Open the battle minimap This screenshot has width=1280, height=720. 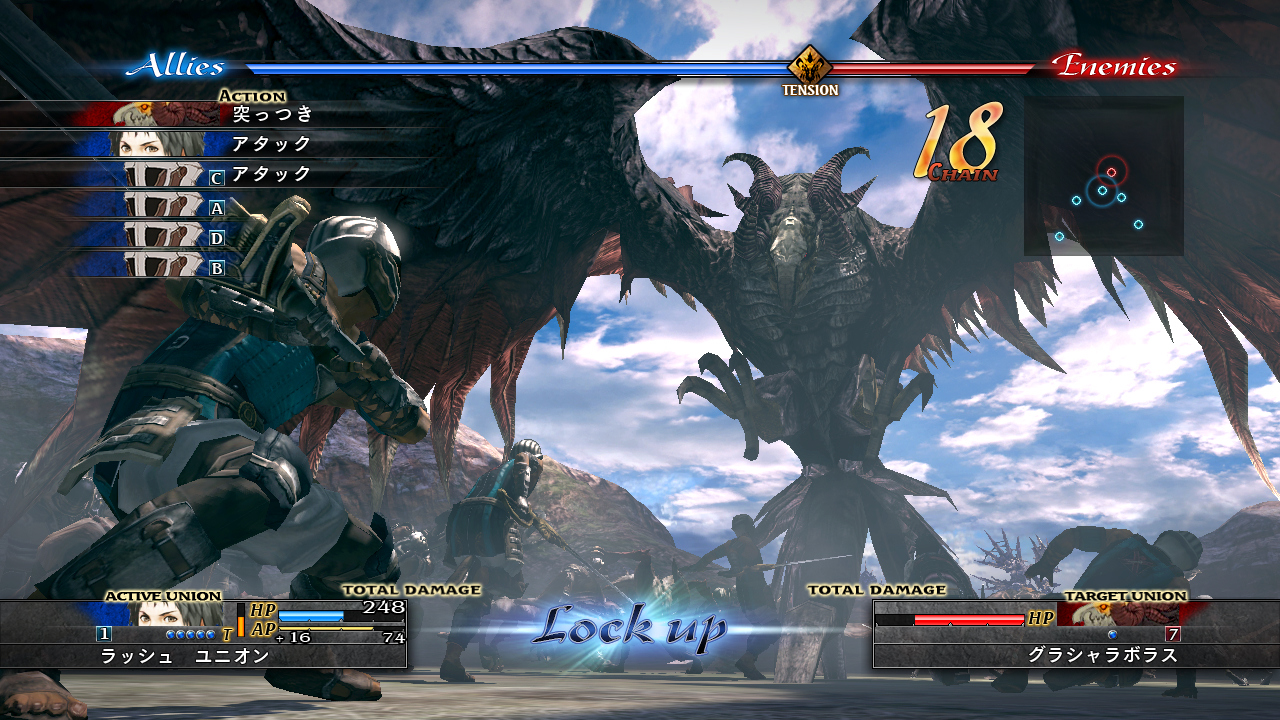pyautogui.click(x=1103, y=176)
